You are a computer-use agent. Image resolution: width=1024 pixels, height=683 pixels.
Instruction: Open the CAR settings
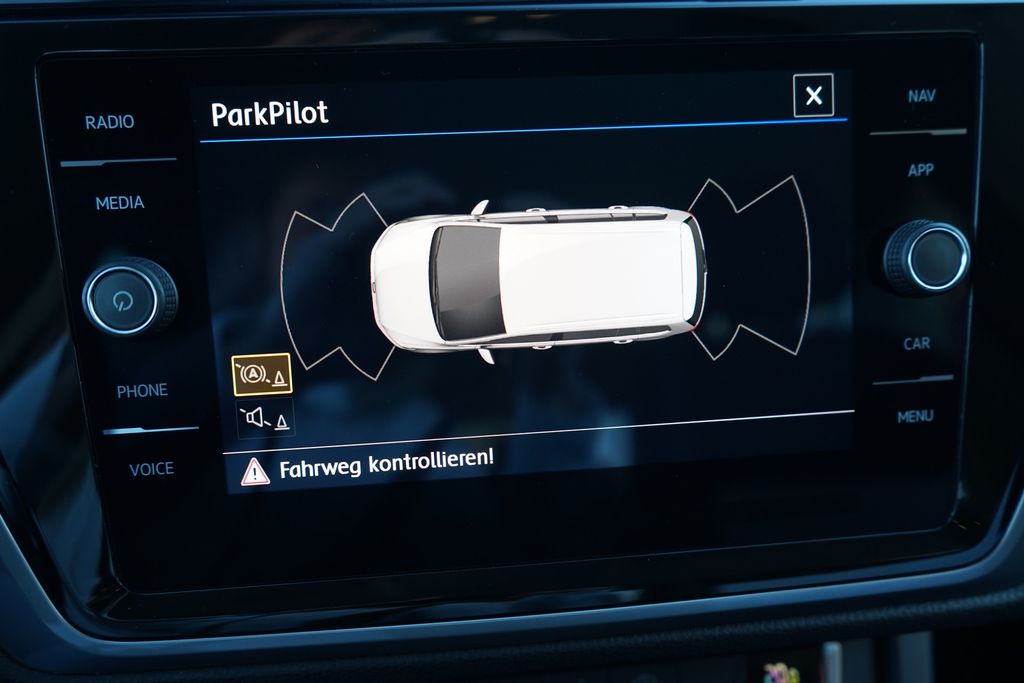pos(916,343)
